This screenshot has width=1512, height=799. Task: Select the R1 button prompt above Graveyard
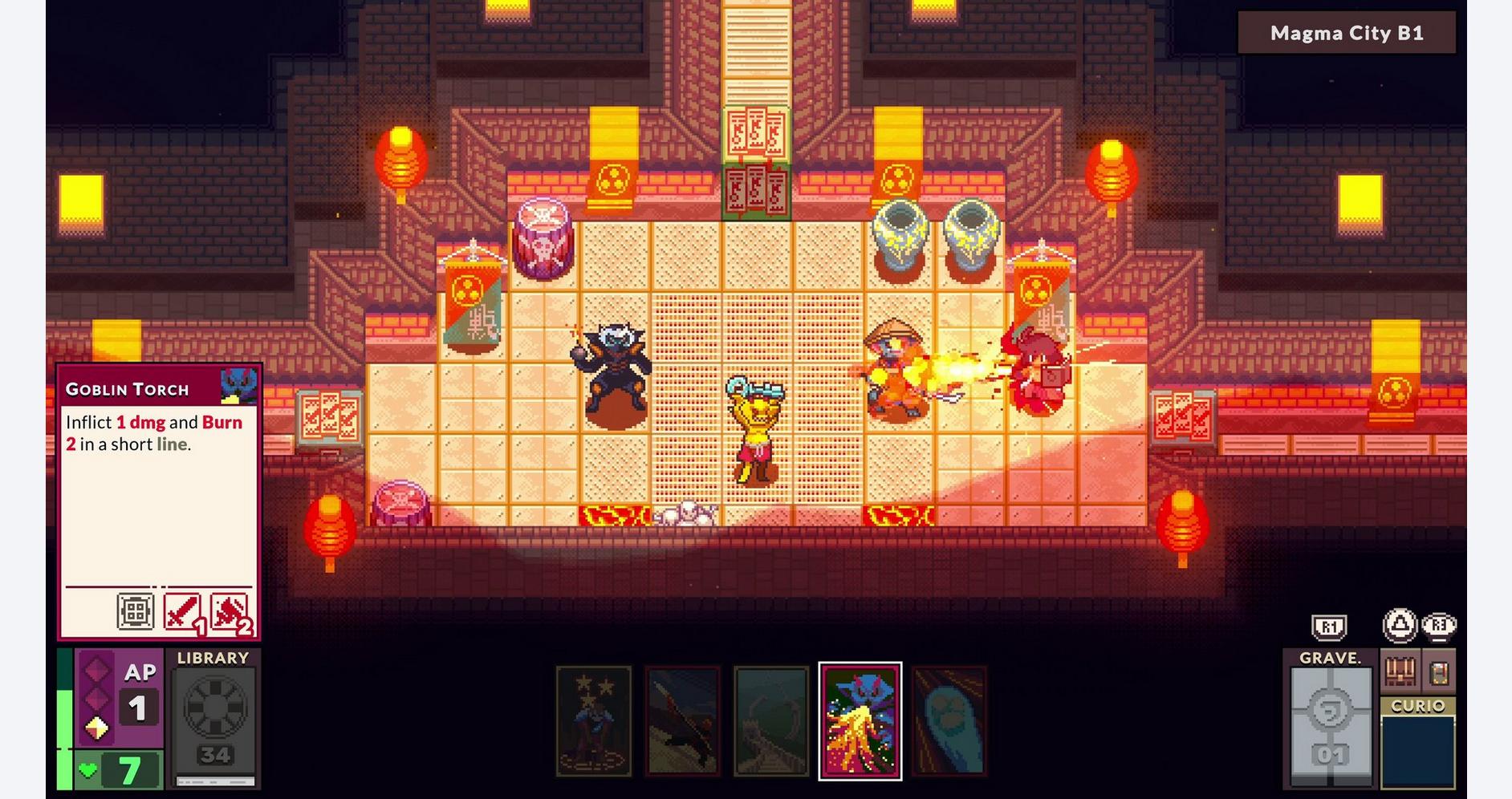coord(1330,627)
